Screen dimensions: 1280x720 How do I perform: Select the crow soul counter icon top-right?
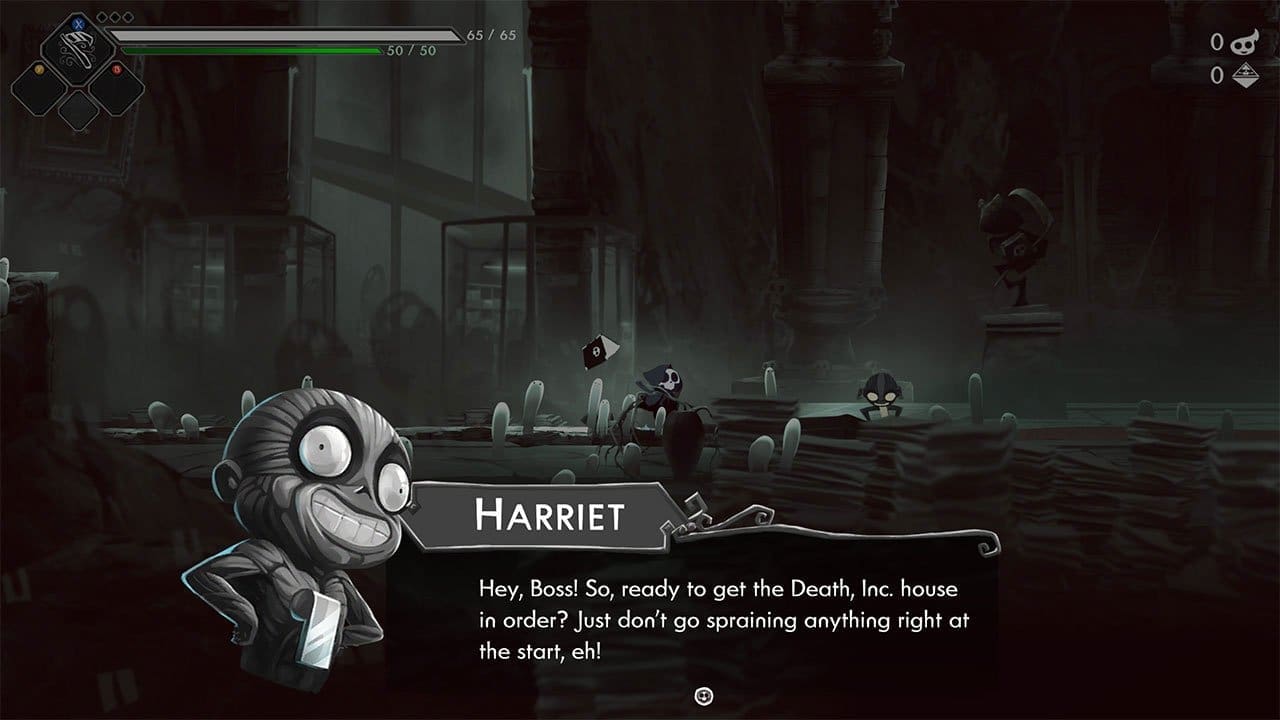(x=1244, y=44)
